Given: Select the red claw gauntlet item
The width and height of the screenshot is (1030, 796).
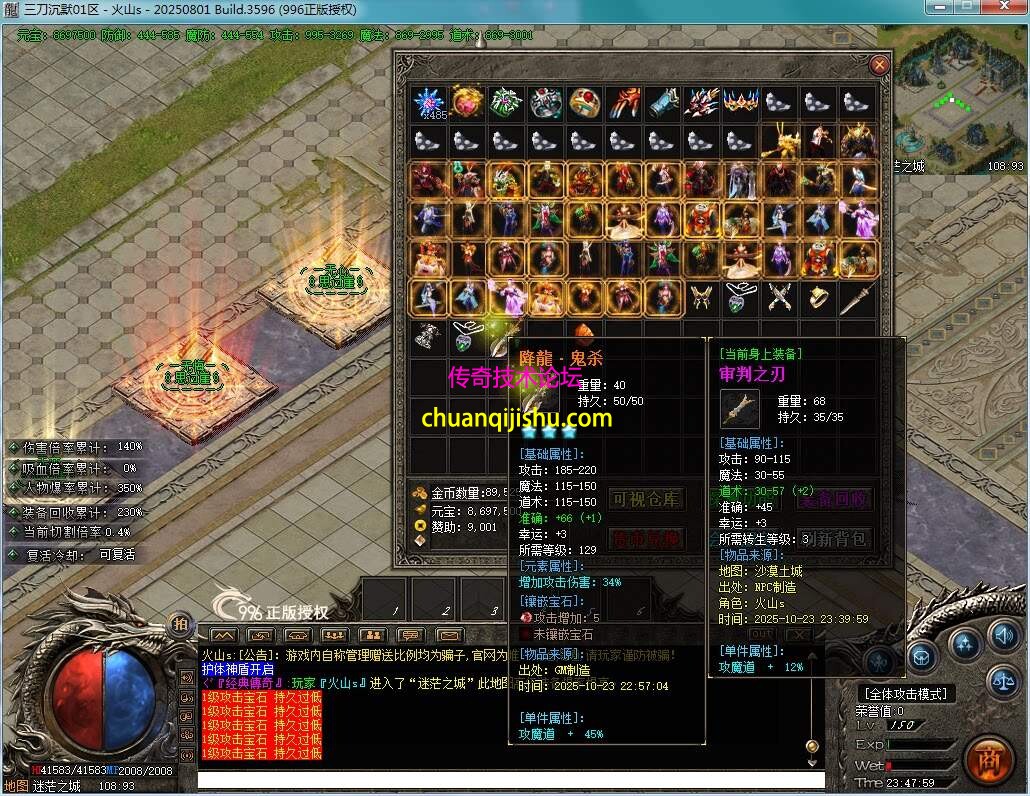Looking at the screenshot, I should (x=623, y=102).
